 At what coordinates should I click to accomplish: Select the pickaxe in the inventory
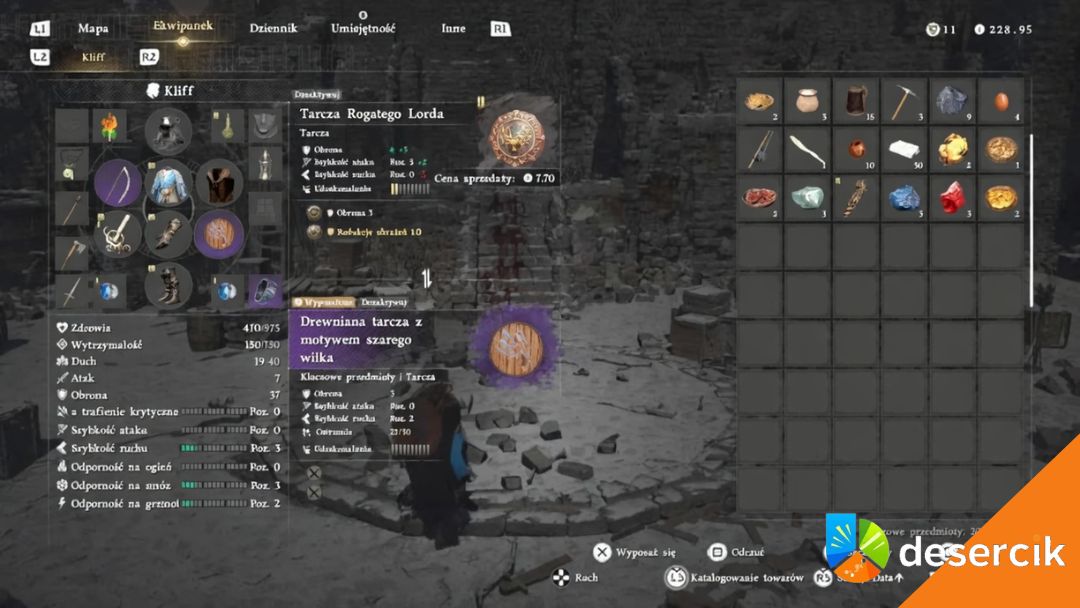pos(906,101)
